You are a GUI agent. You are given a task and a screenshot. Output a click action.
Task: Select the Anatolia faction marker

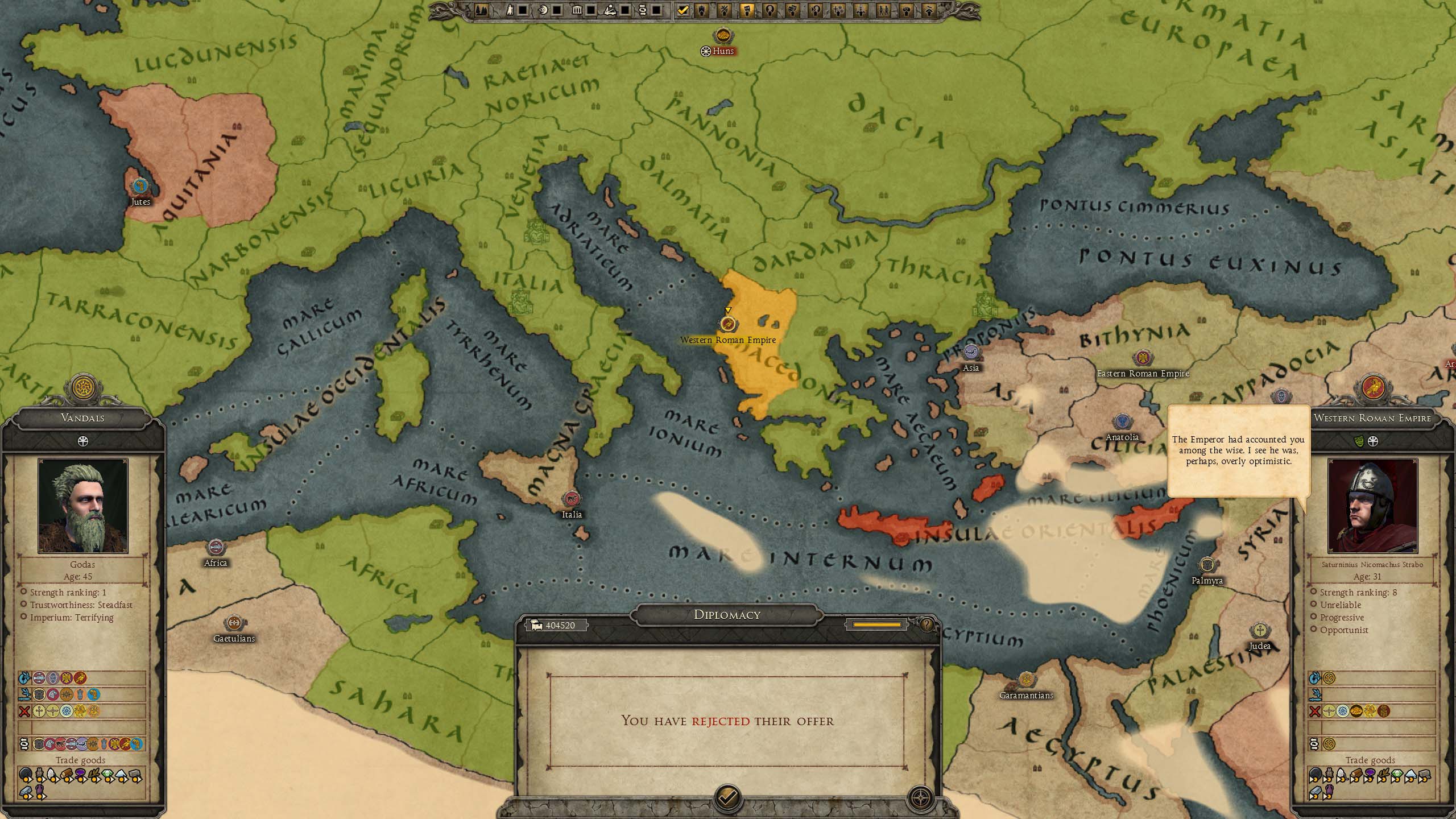point(1122,422)
